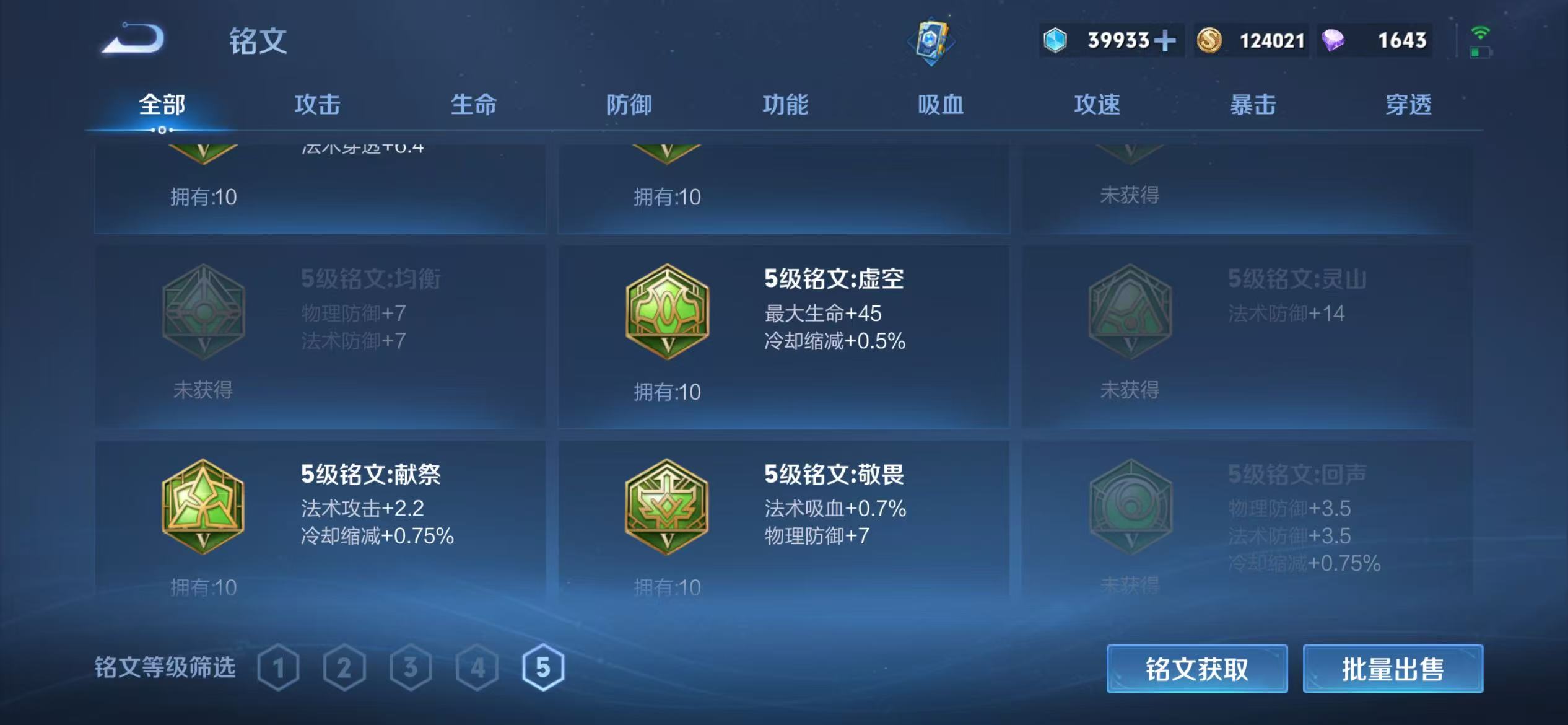Tap the 铭文获取 button

(x=1196, y=669)
